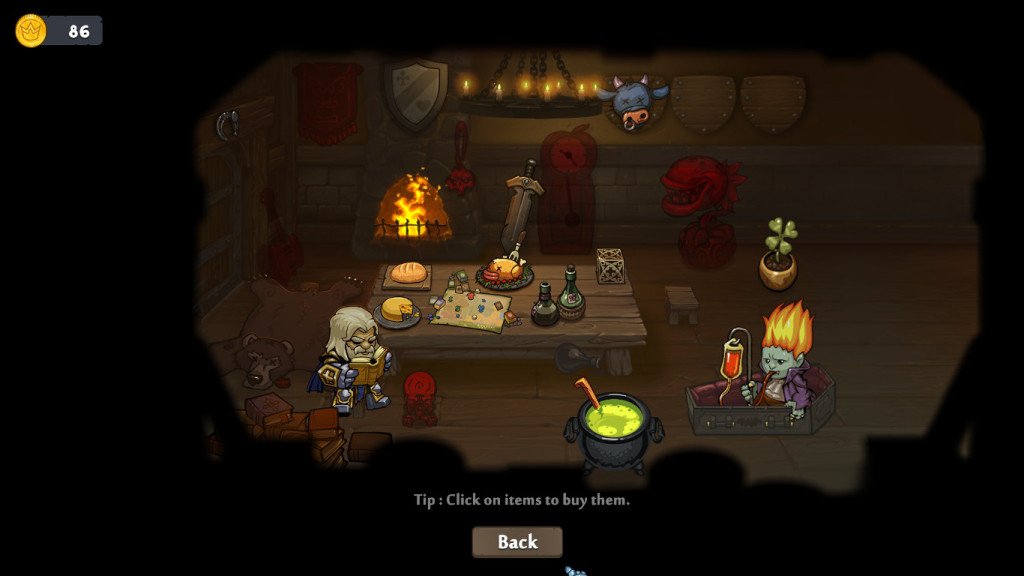This screenshot has height=576, width=1024.
Task: Select the treasure map on the table
Action: click(471, 309)
